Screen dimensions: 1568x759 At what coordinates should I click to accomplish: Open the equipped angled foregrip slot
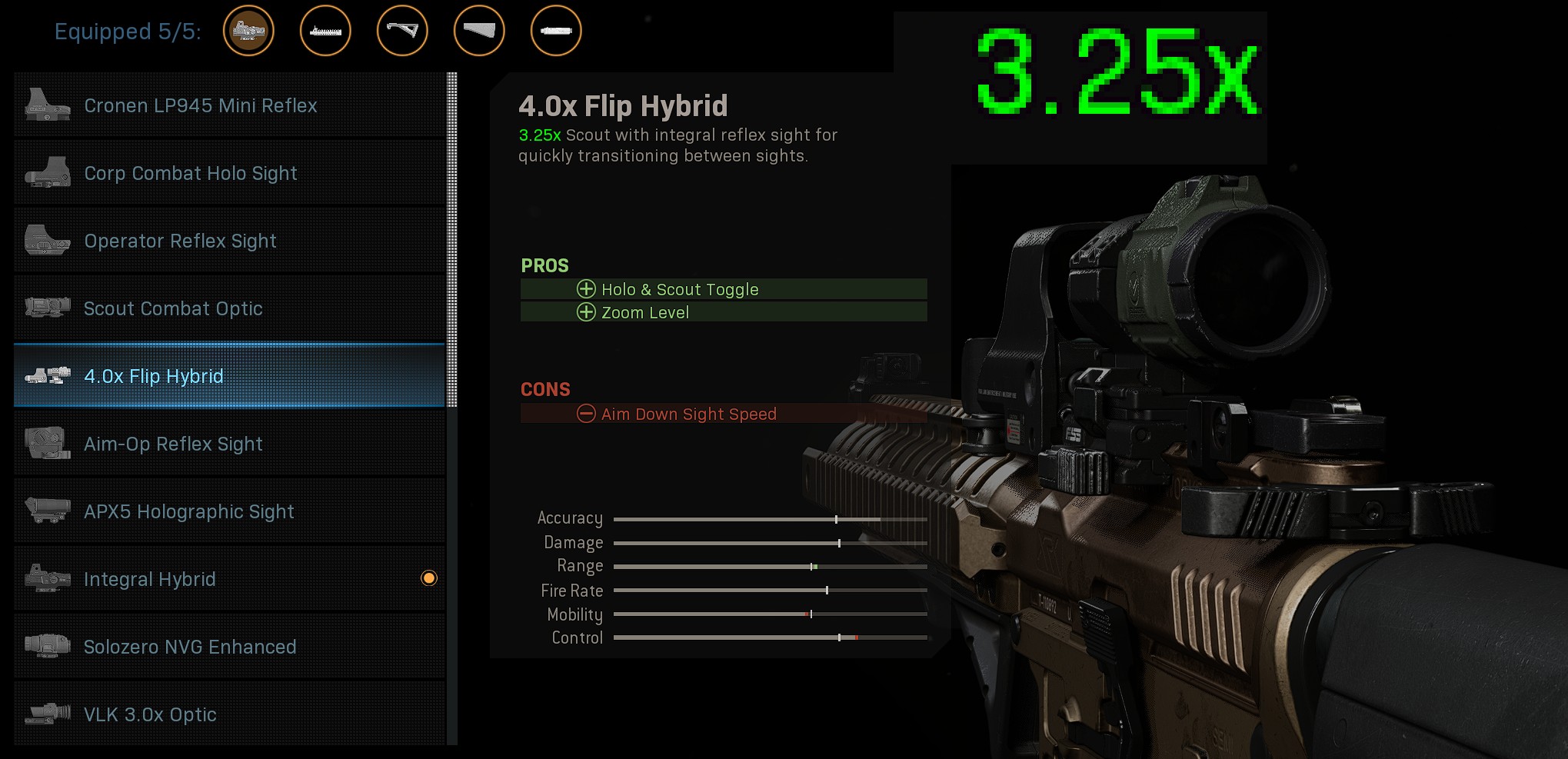pos(402,32)
